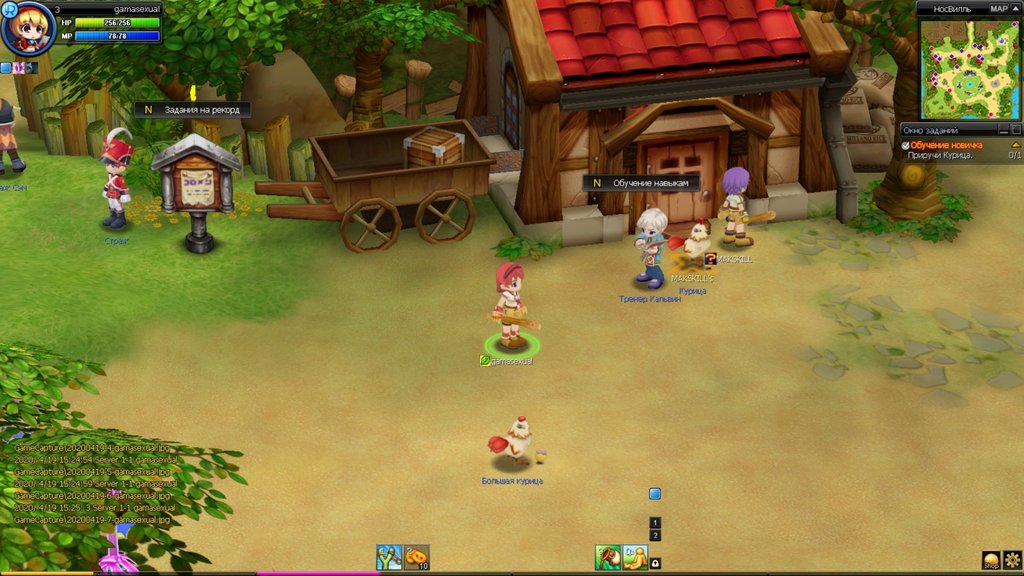Viewport: 1024px width, 576px height.
Task: Switch to hotbar page 1
Action: point(655,523)
